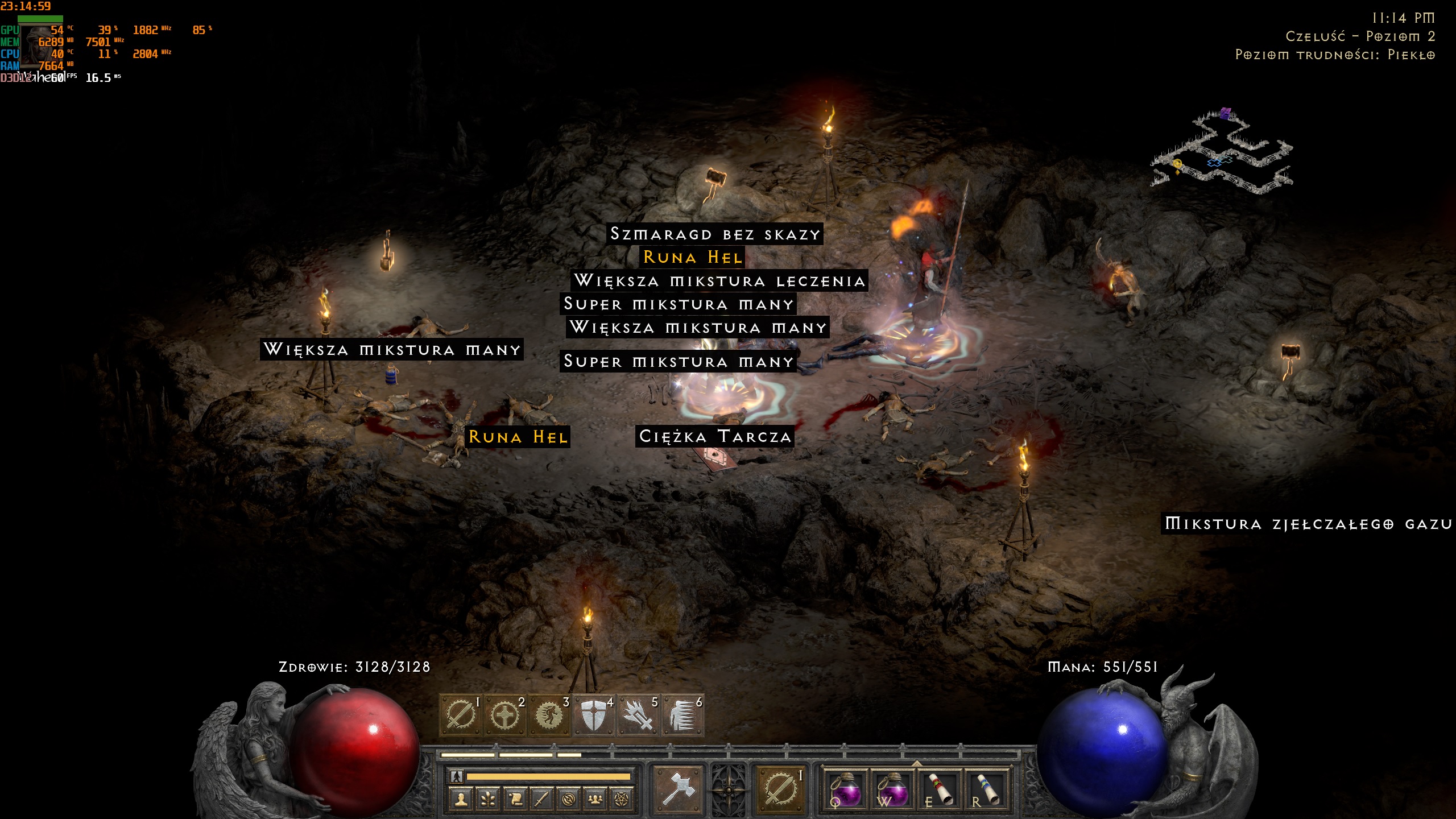Choose the running figure Vigor aura
1456x819 pixels.
coord(549,714)
